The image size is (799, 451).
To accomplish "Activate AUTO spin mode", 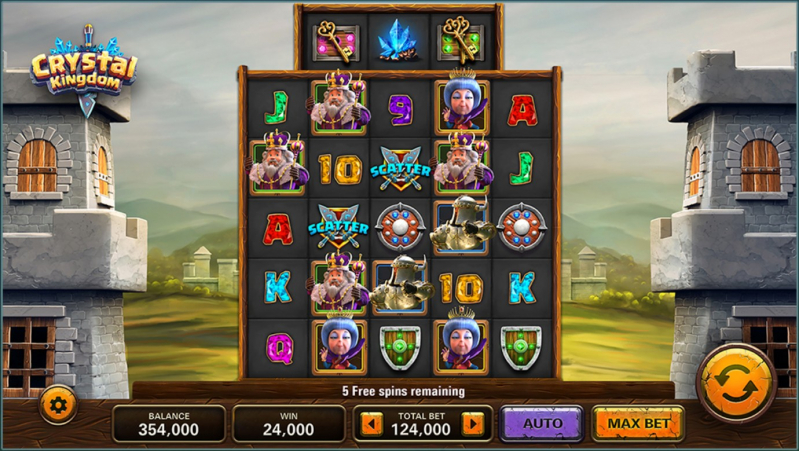I will (x=542, y=424).
